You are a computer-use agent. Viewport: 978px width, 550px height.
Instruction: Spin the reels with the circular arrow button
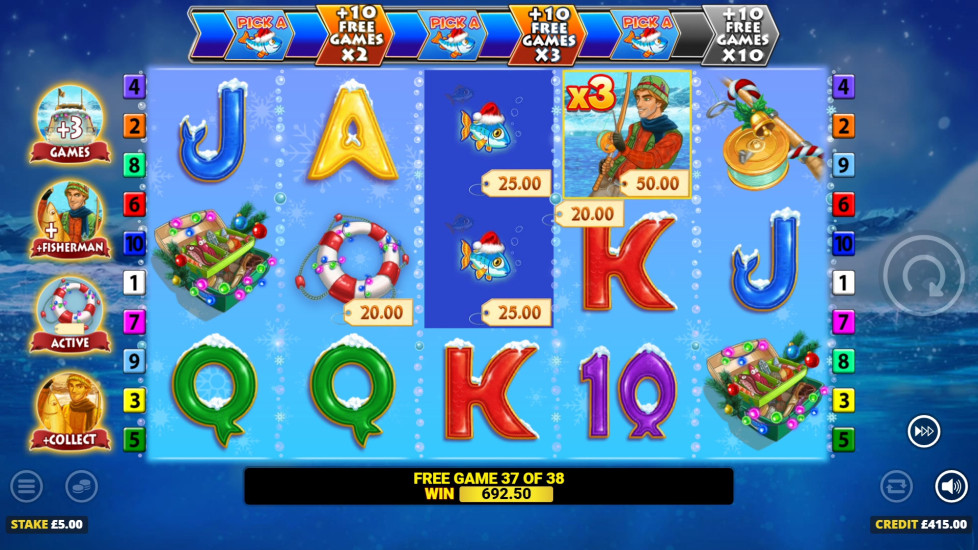(923, 275)
